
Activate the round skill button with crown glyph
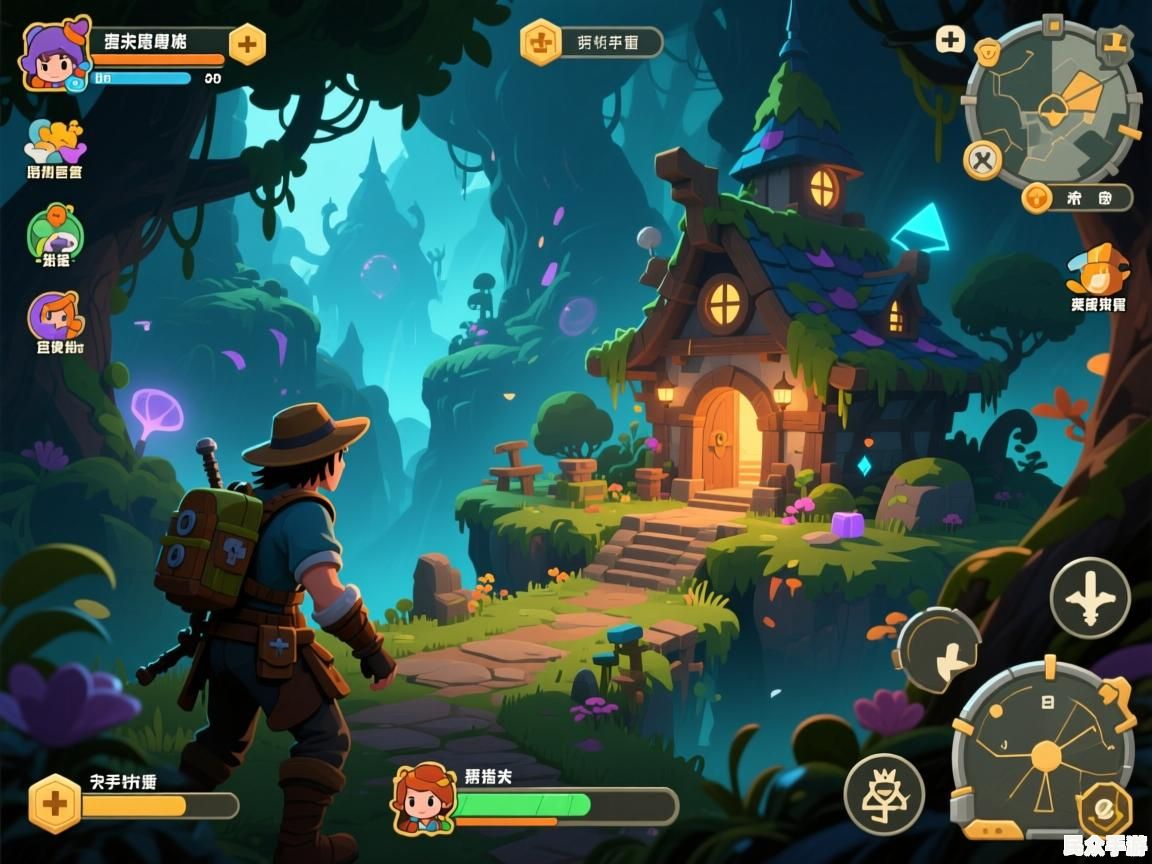(884, 795)
